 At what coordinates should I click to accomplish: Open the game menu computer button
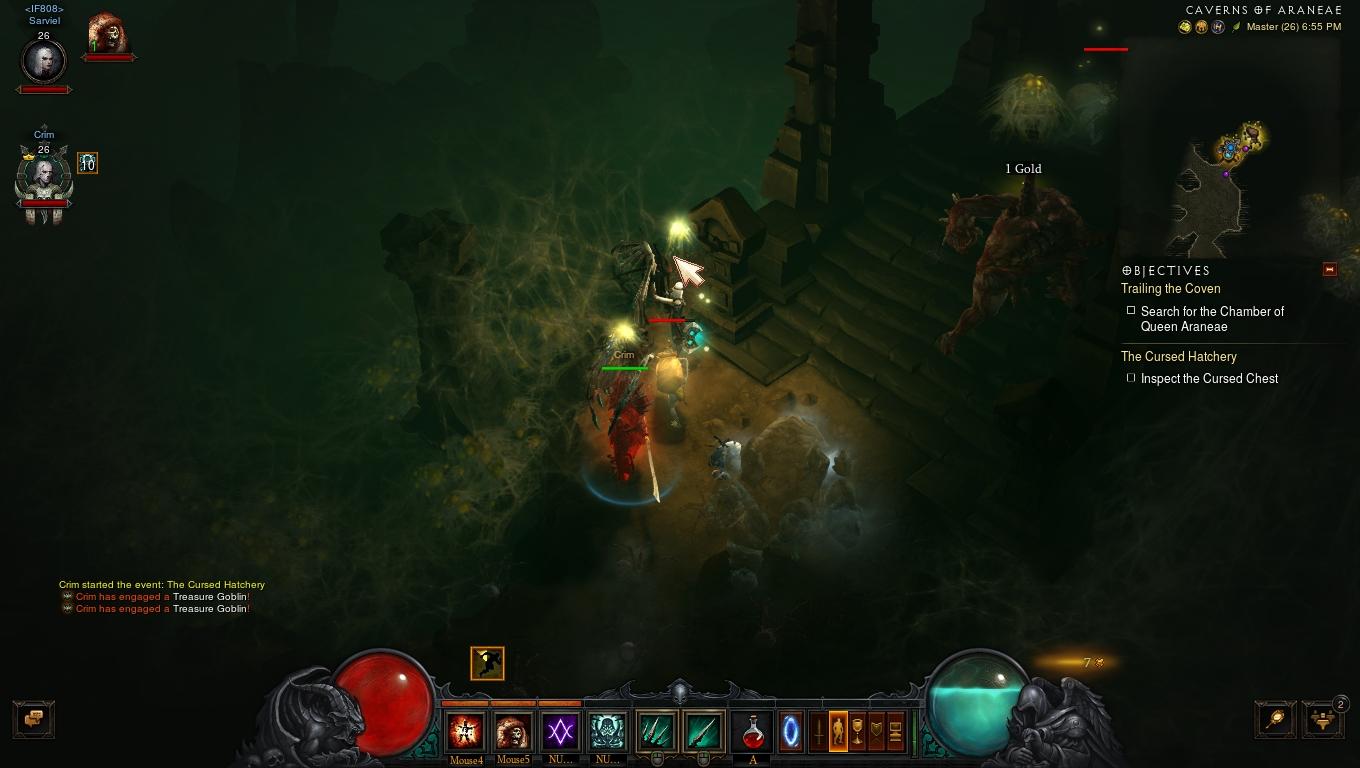coord(895,732)
